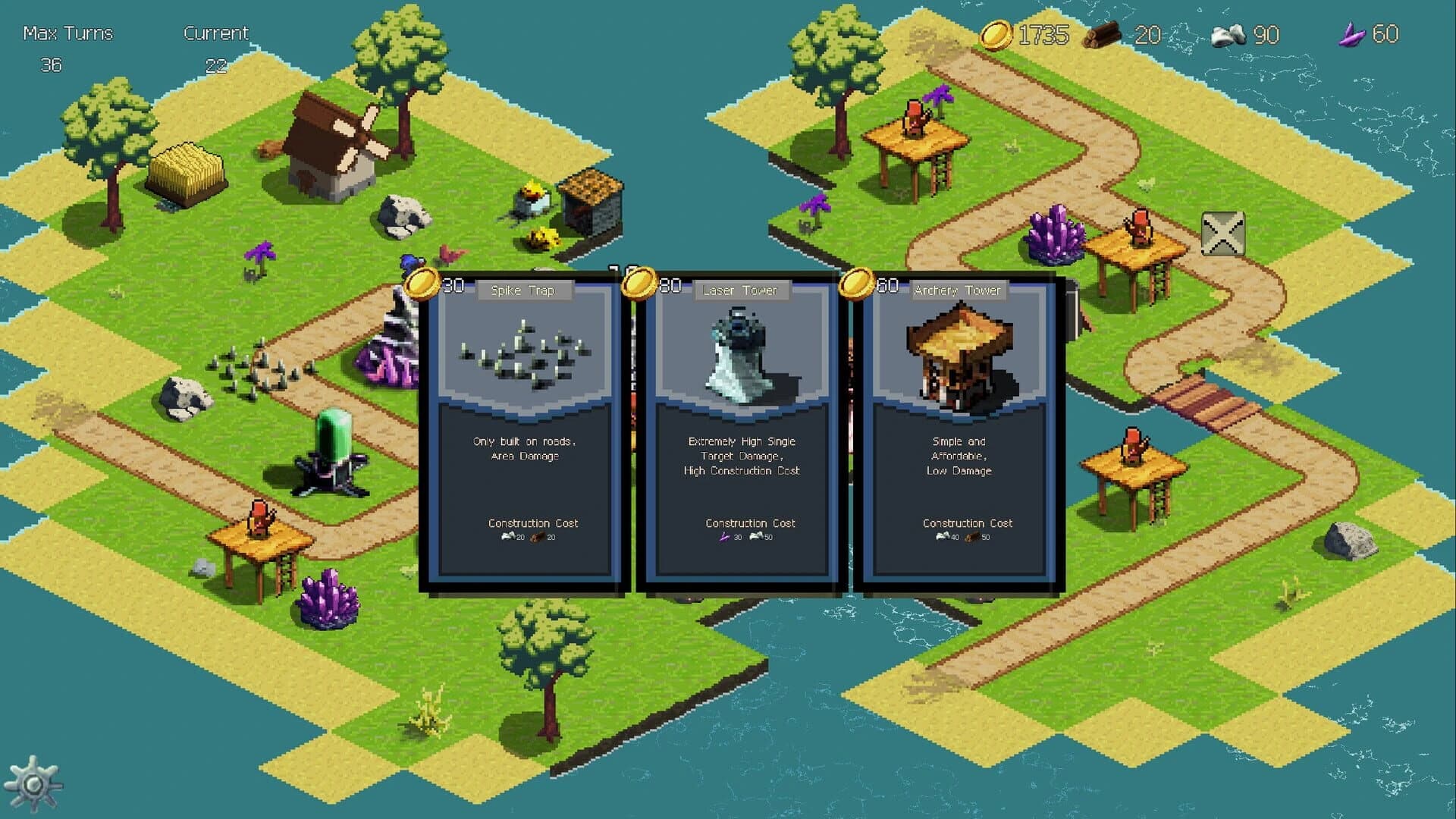Click the Current turn counter
Image resolution: width=1456 pixels, height=819 pixels.
pyautogui.click(x=217, y=45)
